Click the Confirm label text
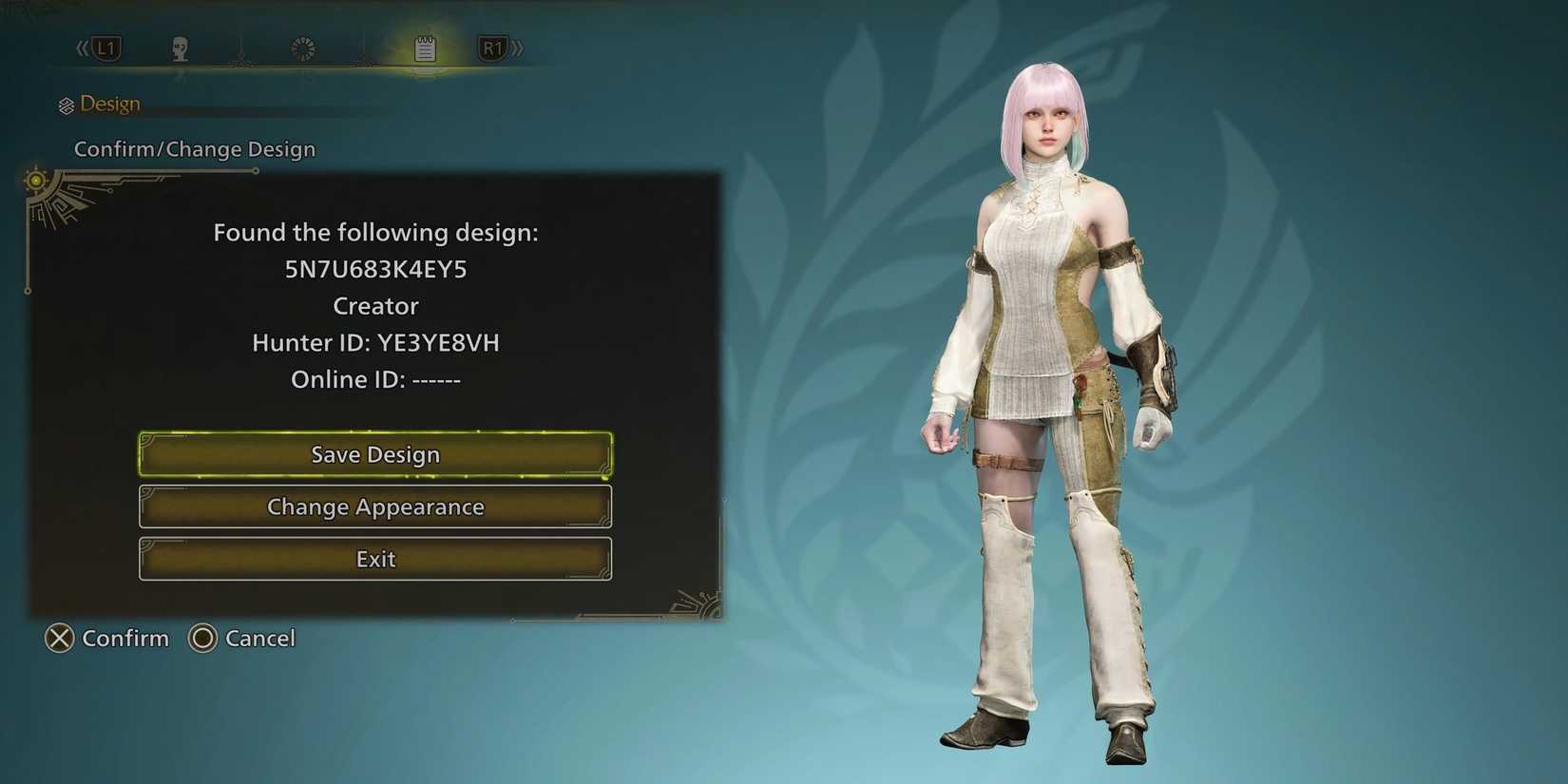 click(124, 639)
